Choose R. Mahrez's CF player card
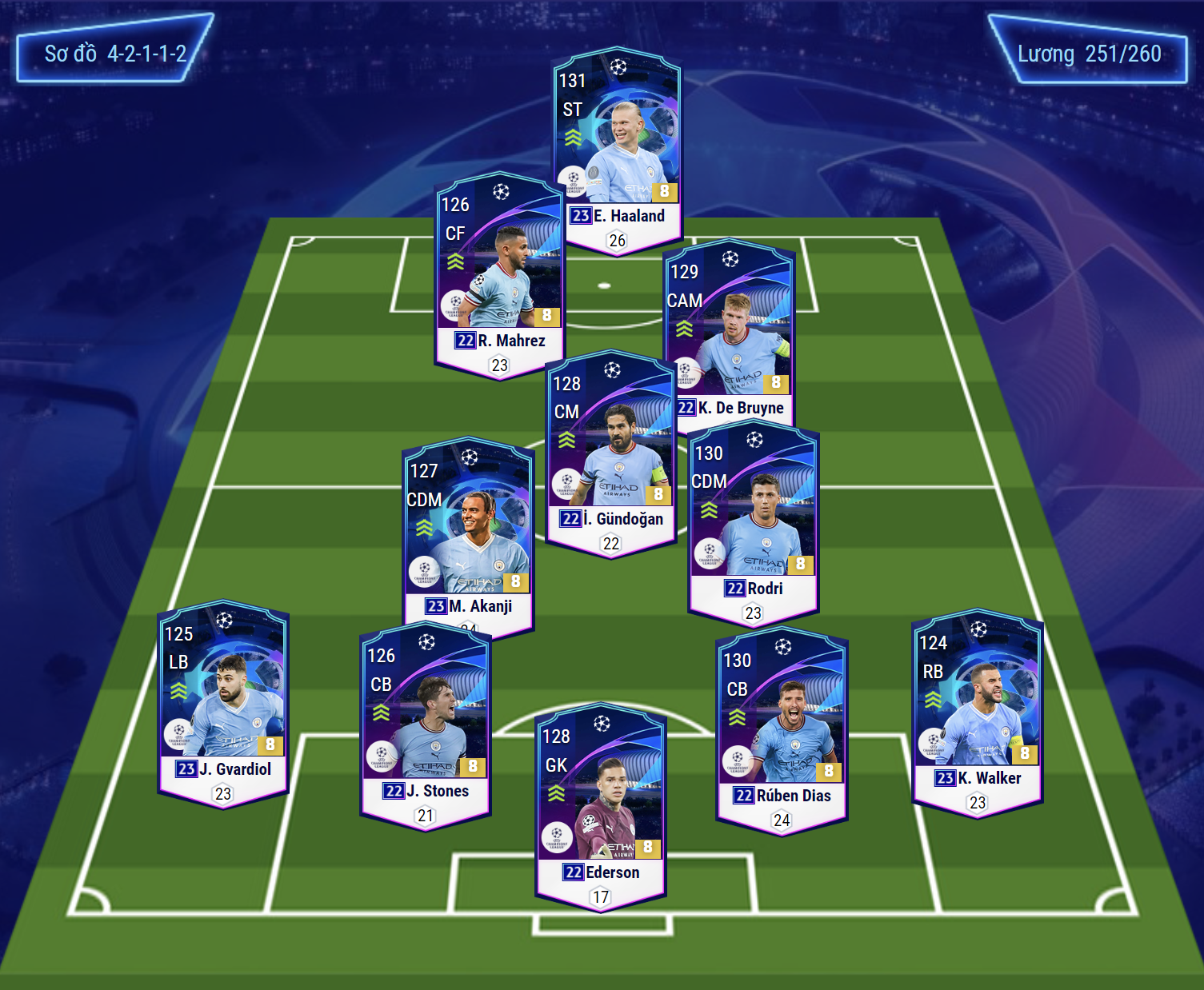The width and height of the screenshot is (1204, 990). 499,272
